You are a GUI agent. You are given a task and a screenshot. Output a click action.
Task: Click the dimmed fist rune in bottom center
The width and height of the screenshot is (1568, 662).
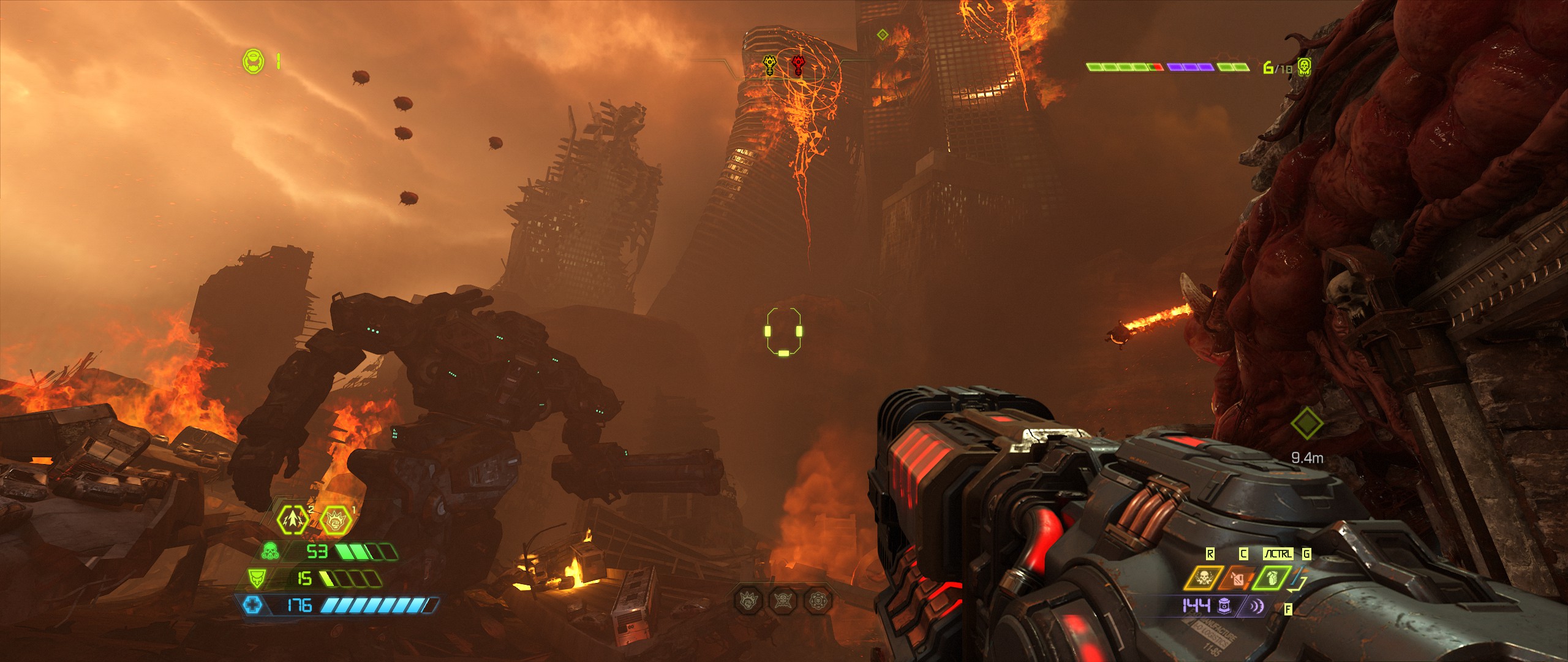(x=748, y=601)
